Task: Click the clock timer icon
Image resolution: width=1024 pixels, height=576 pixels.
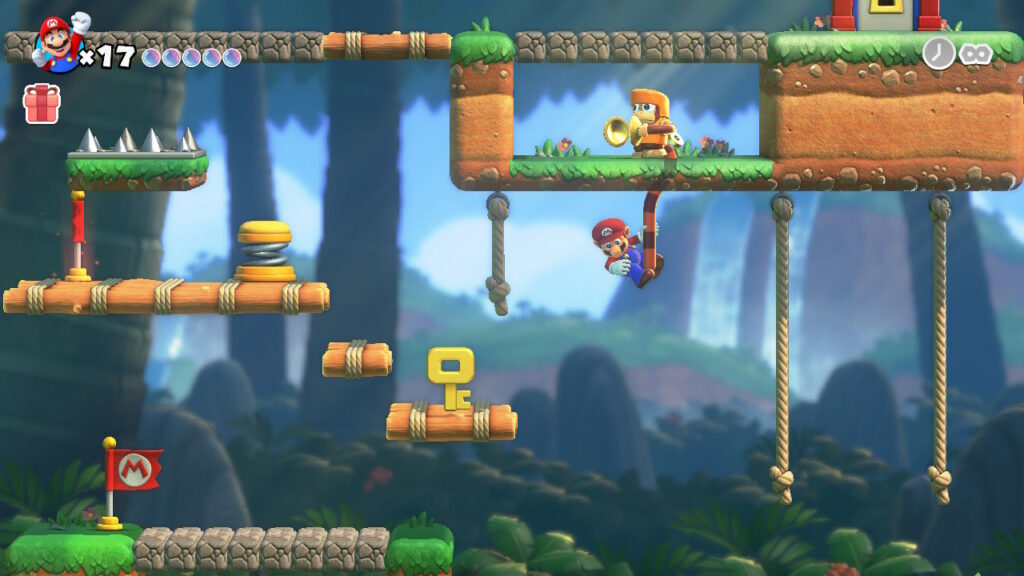Action: (938, 53)
